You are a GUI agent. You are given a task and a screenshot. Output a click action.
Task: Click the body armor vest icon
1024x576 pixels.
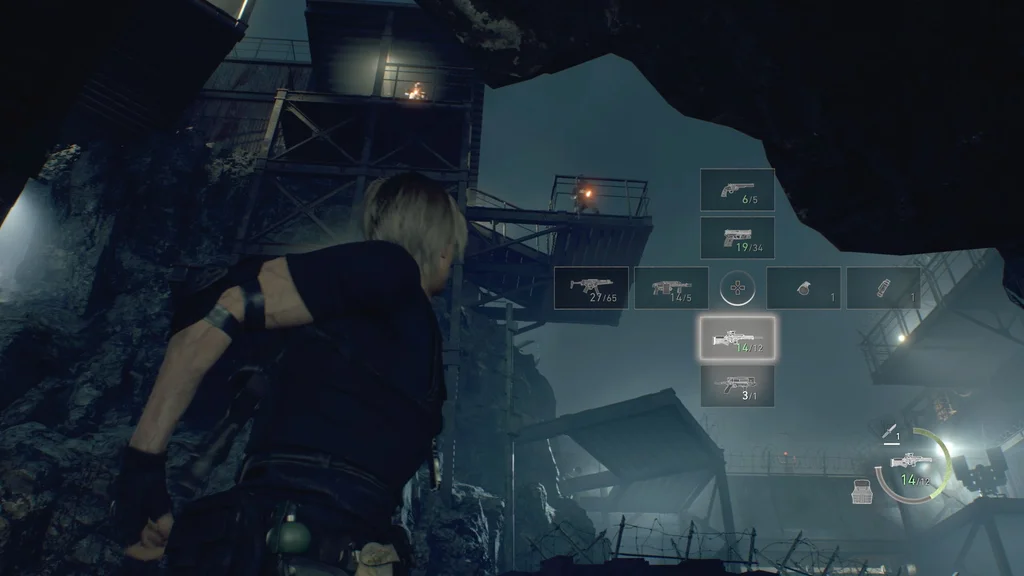861,491
